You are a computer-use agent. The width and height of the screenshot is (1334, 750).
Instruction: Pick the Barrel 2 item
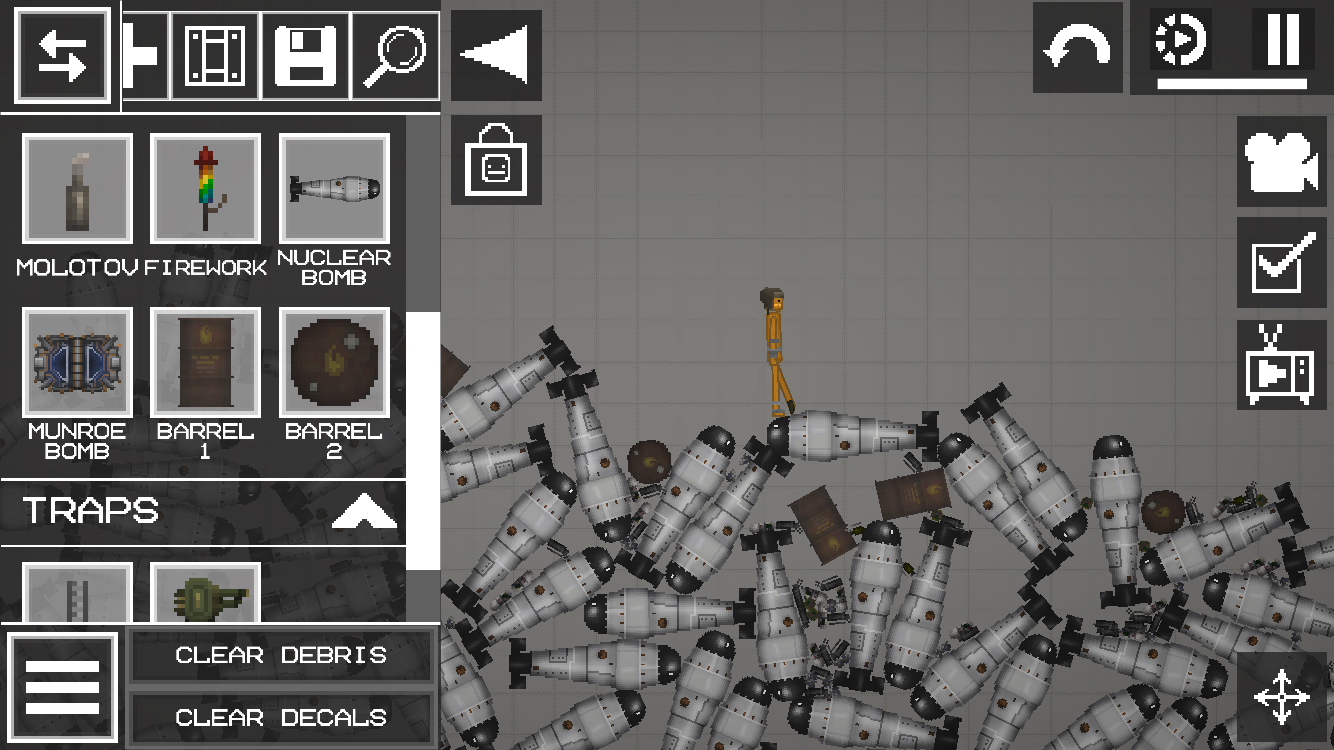click(x=334, y=362)
